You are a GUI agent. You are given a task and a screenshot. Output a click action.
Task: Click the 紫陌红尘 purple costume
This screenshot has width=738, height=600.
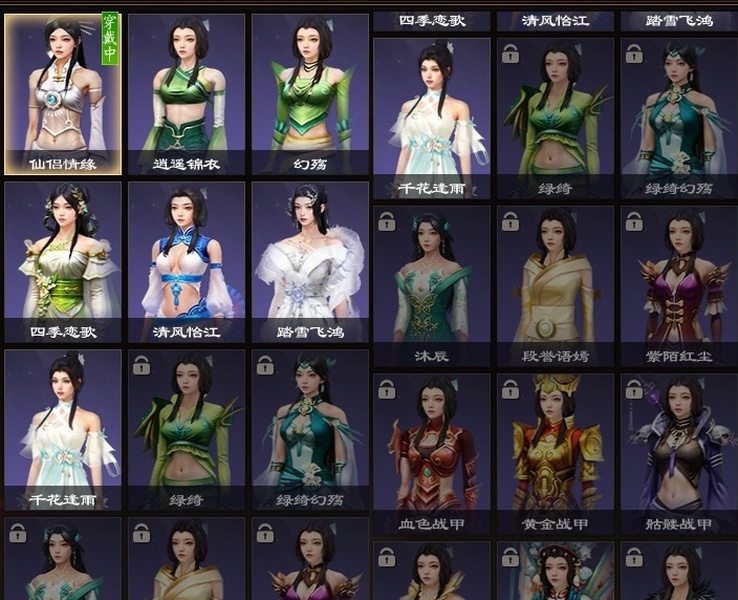pos(678,284)
